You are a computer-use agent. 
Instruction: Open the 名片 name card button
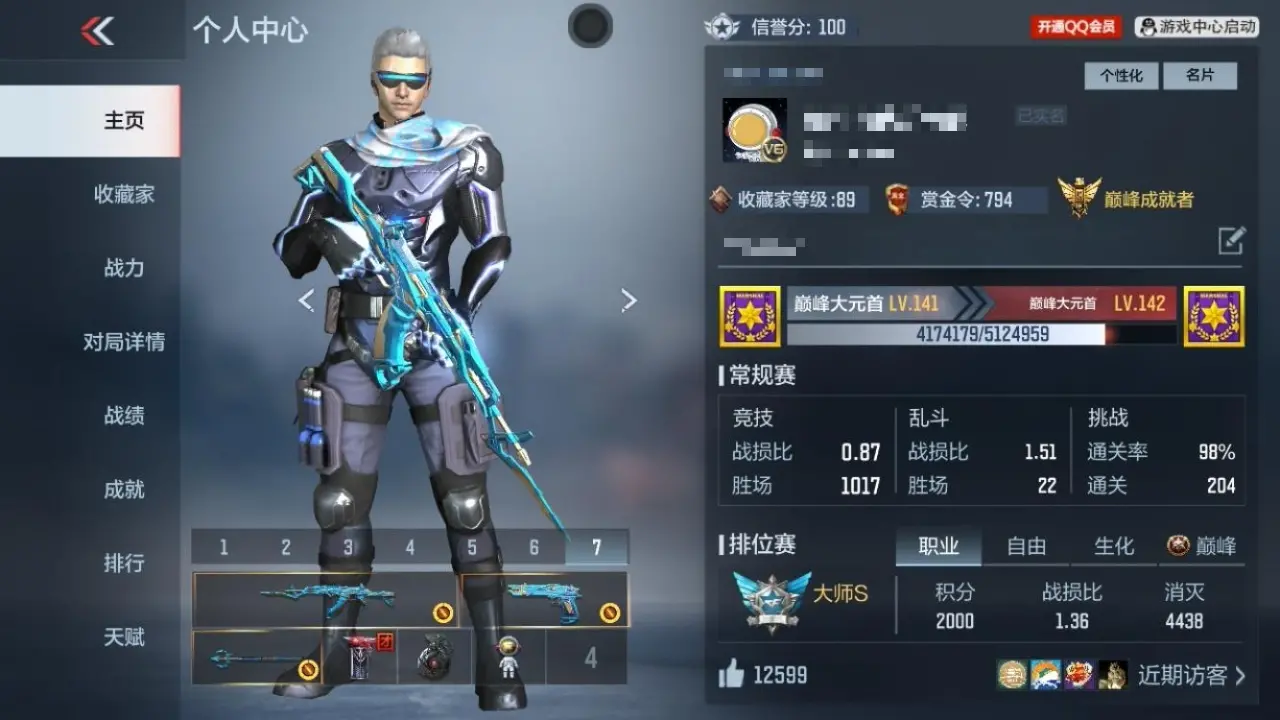[x=1200, y=76]
